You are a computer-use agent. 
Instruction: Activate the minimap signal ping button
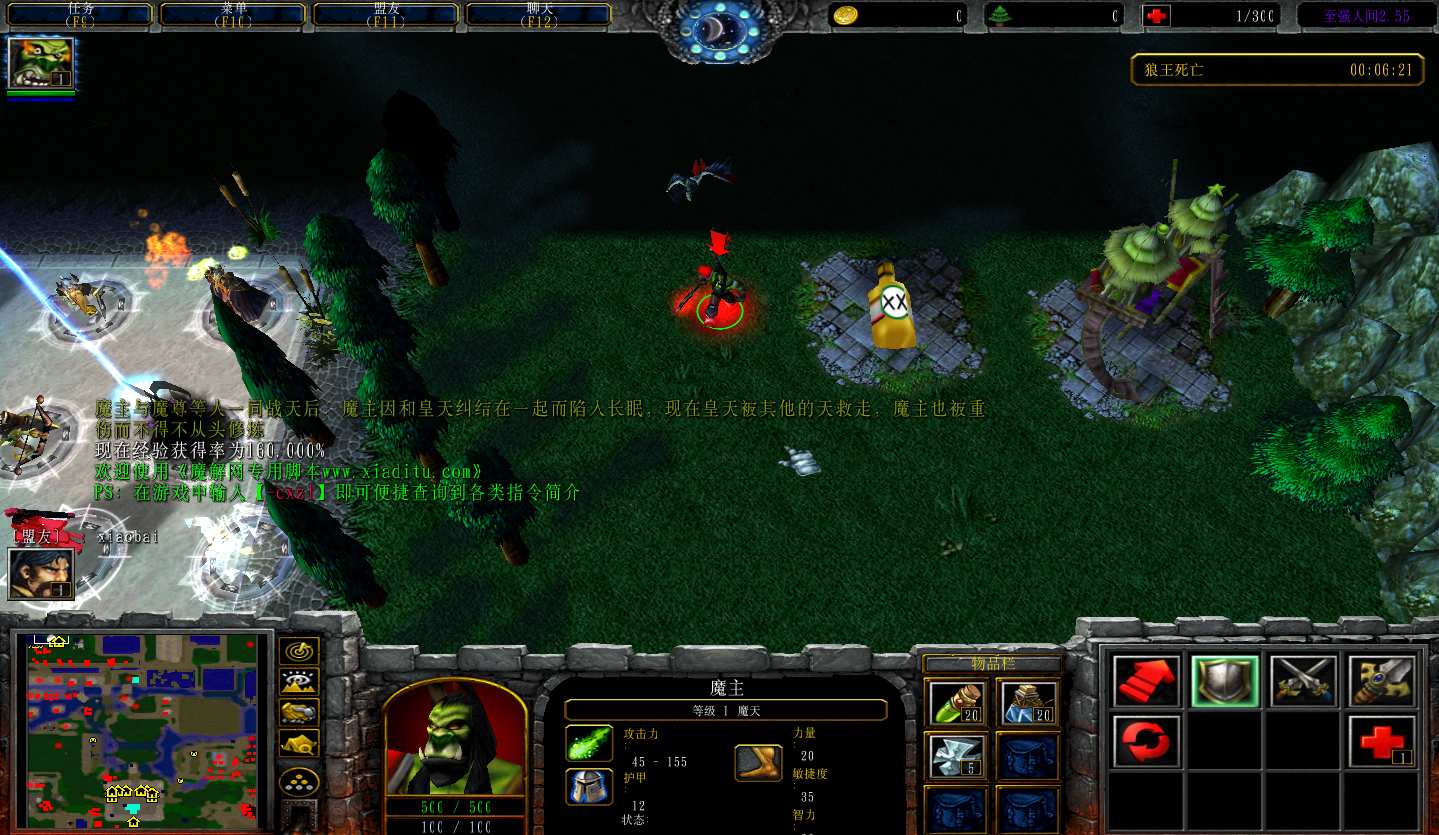pyautogui.click(x=299, y=652)
